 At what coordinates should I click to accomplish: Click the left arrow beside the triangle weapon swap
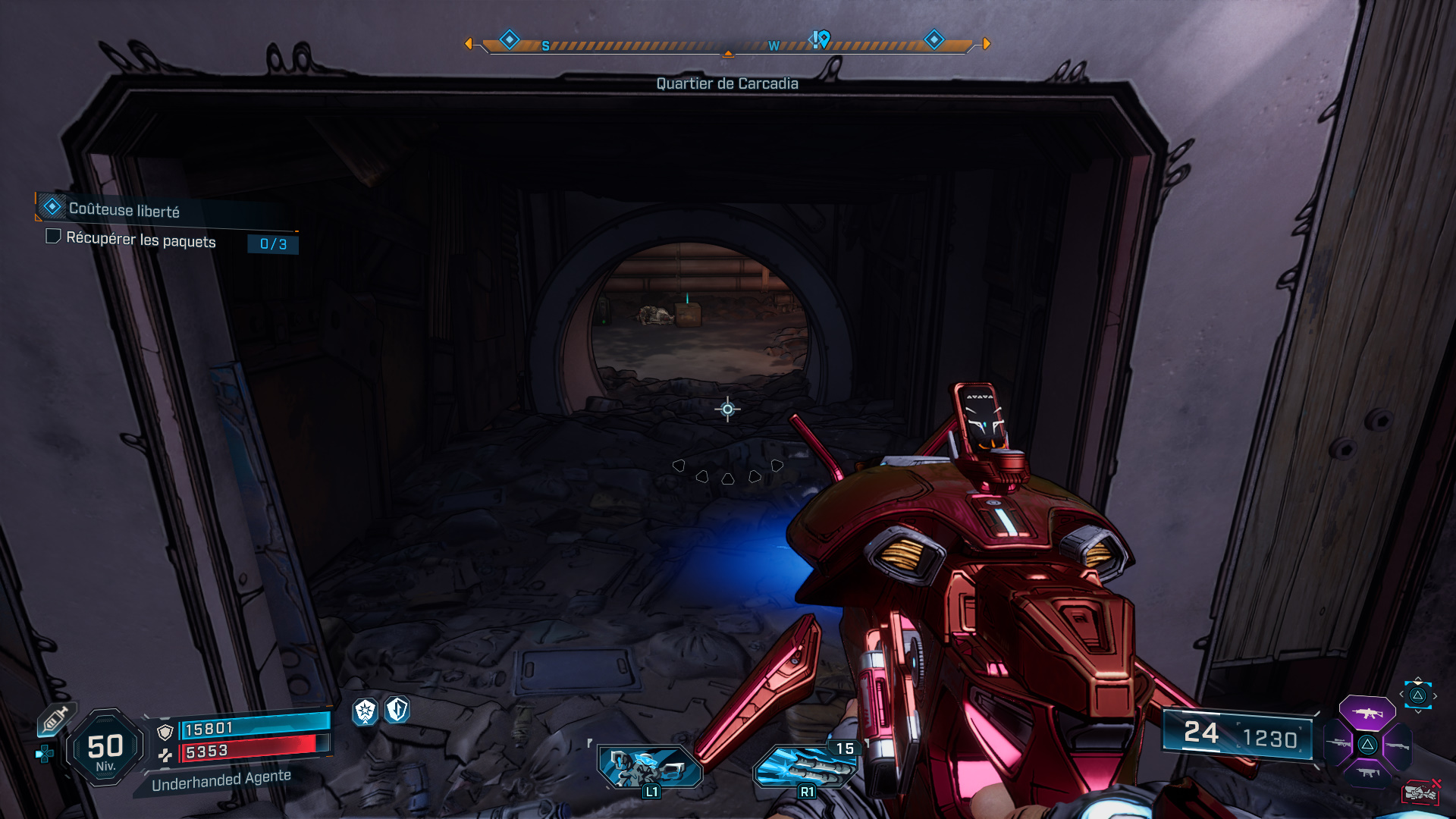(x=1401, y=694)
